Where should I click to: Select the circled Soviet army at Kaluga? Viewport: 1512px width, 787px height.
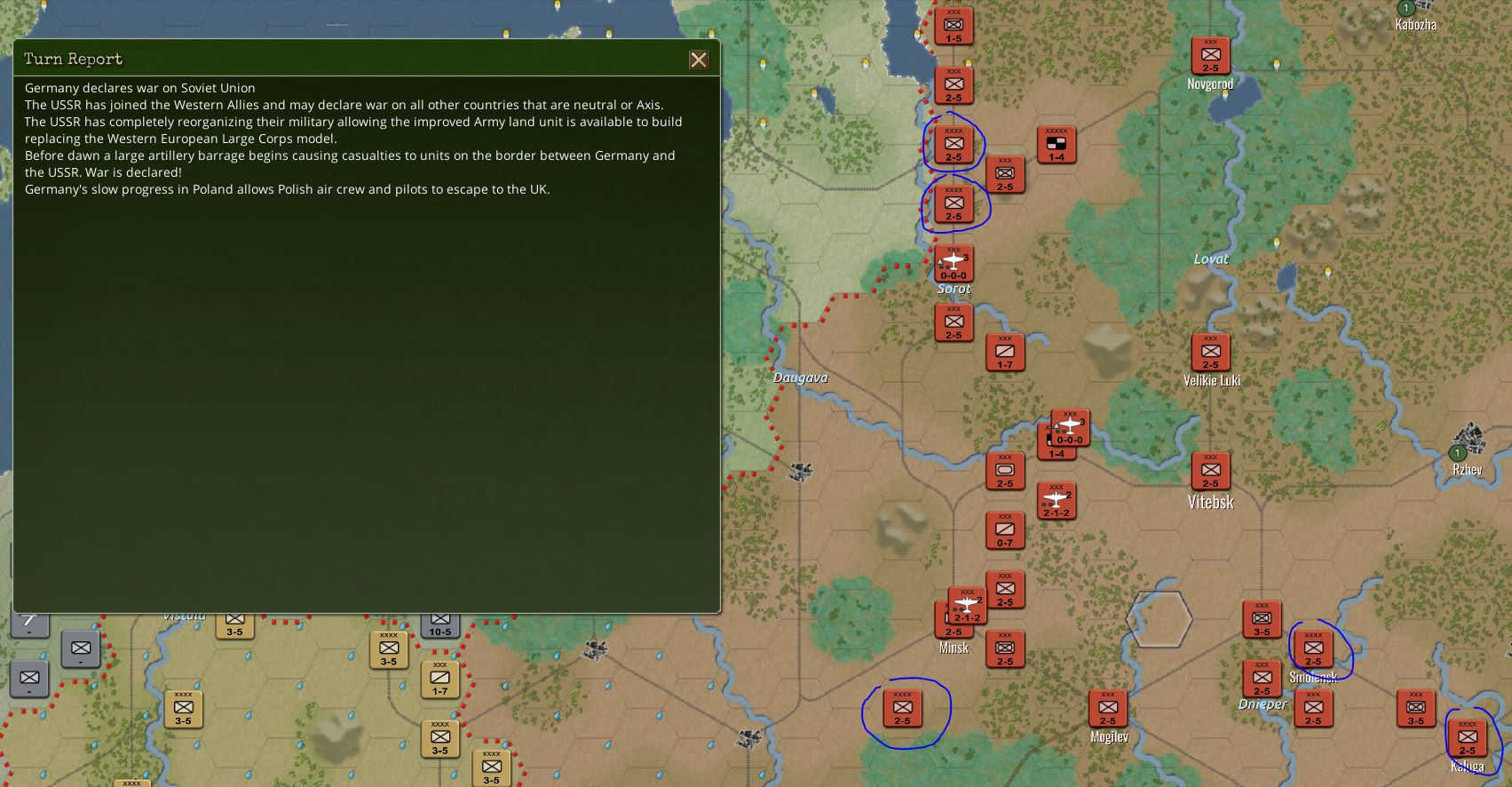click(1469, 737)
